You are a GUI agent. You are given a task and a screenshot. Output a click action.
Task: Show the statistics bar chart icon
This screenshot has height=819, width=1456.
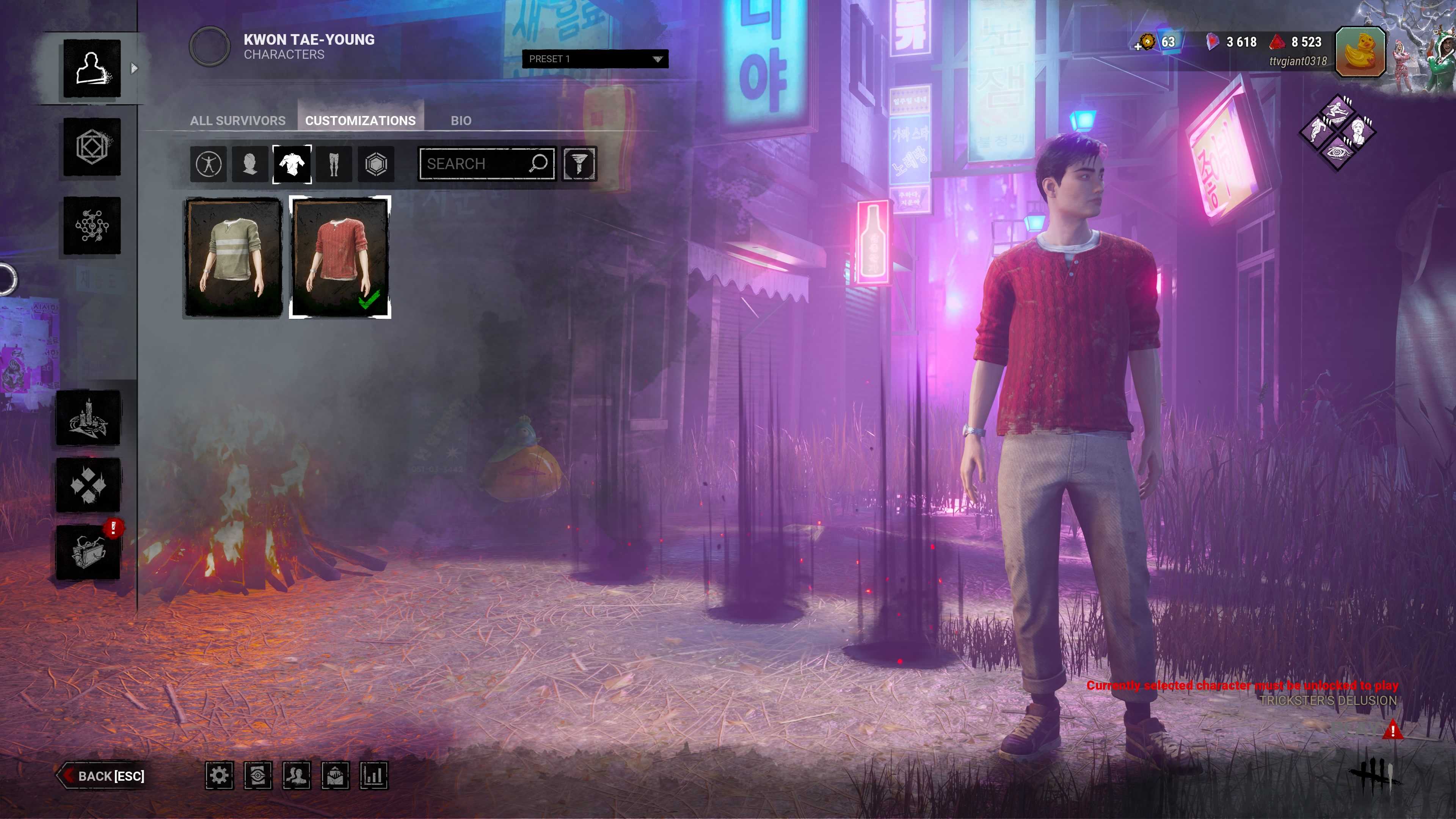[373, 775]
